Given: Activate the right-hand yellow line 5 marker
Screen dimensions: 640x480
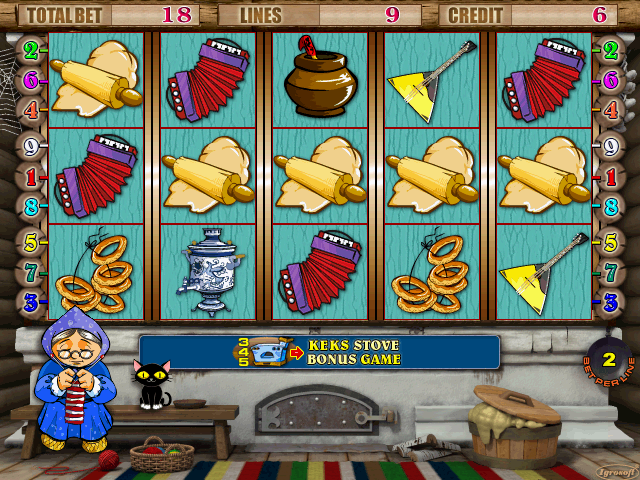Looking at the screenshot, I should tap(610, 241).
